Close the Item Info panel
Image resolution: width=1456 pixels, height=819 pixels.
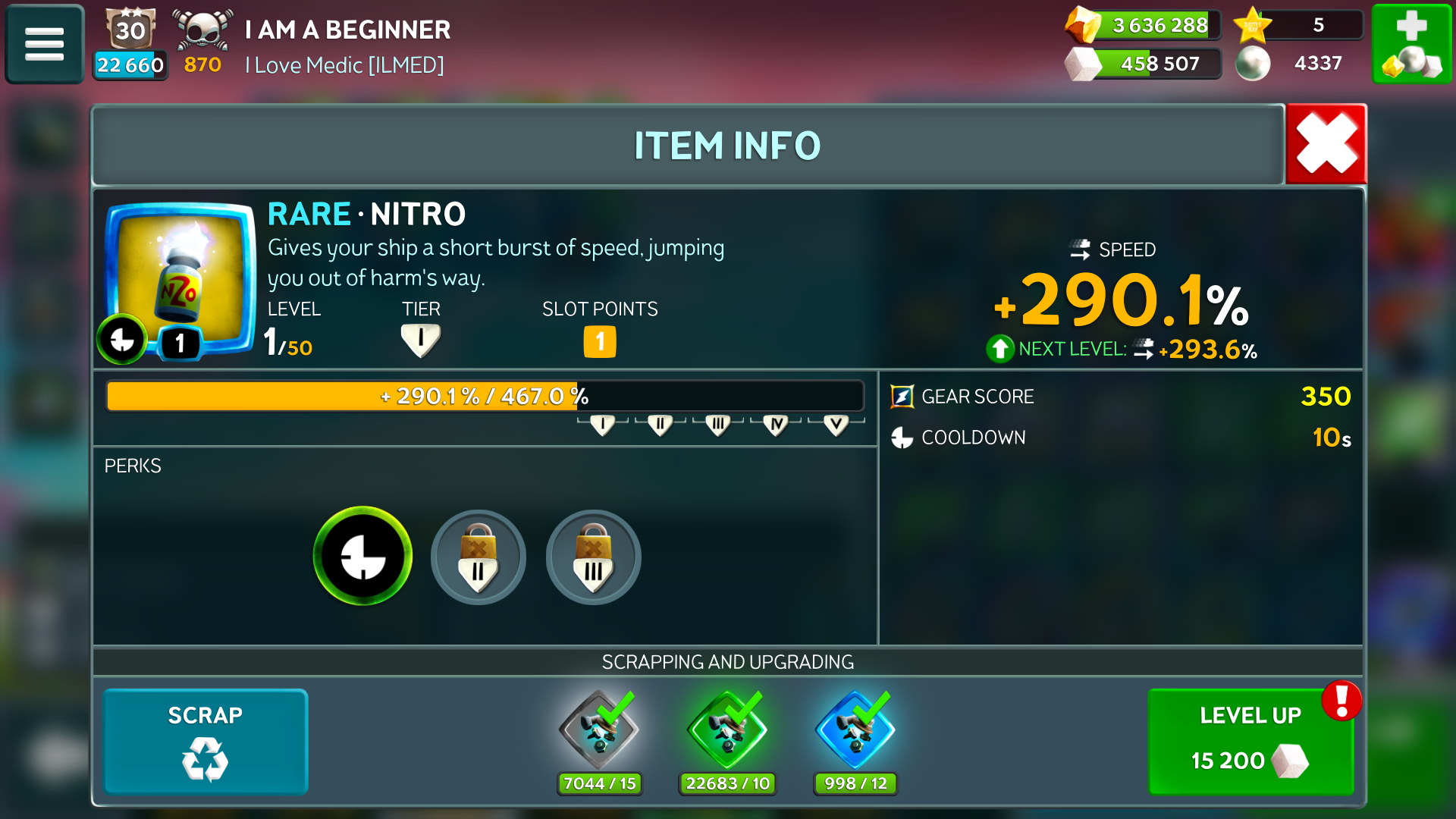[x=1326, y=144]
